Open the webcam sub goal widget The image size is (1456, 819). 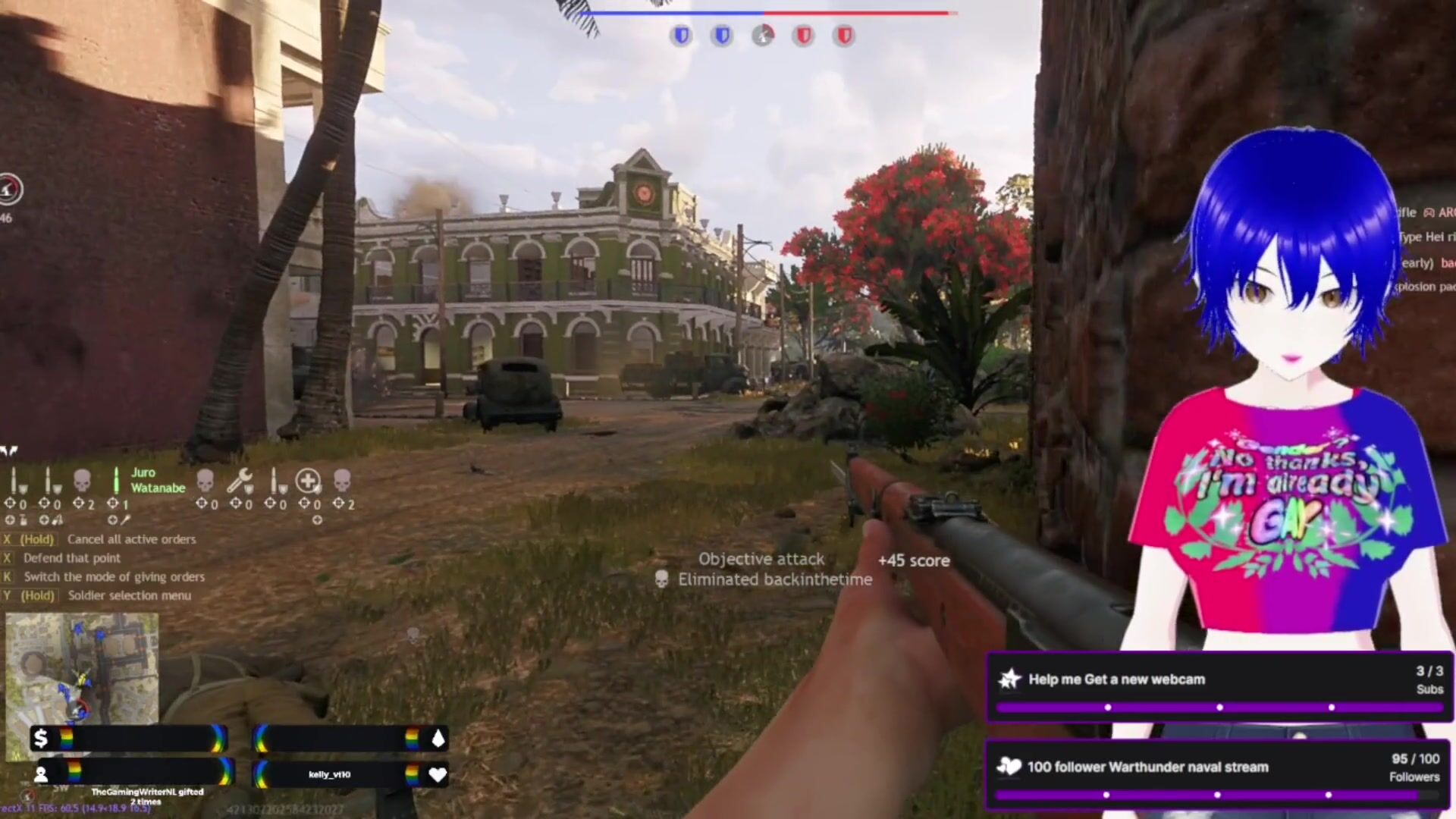pyautogui.click(x=1219, y=687)
